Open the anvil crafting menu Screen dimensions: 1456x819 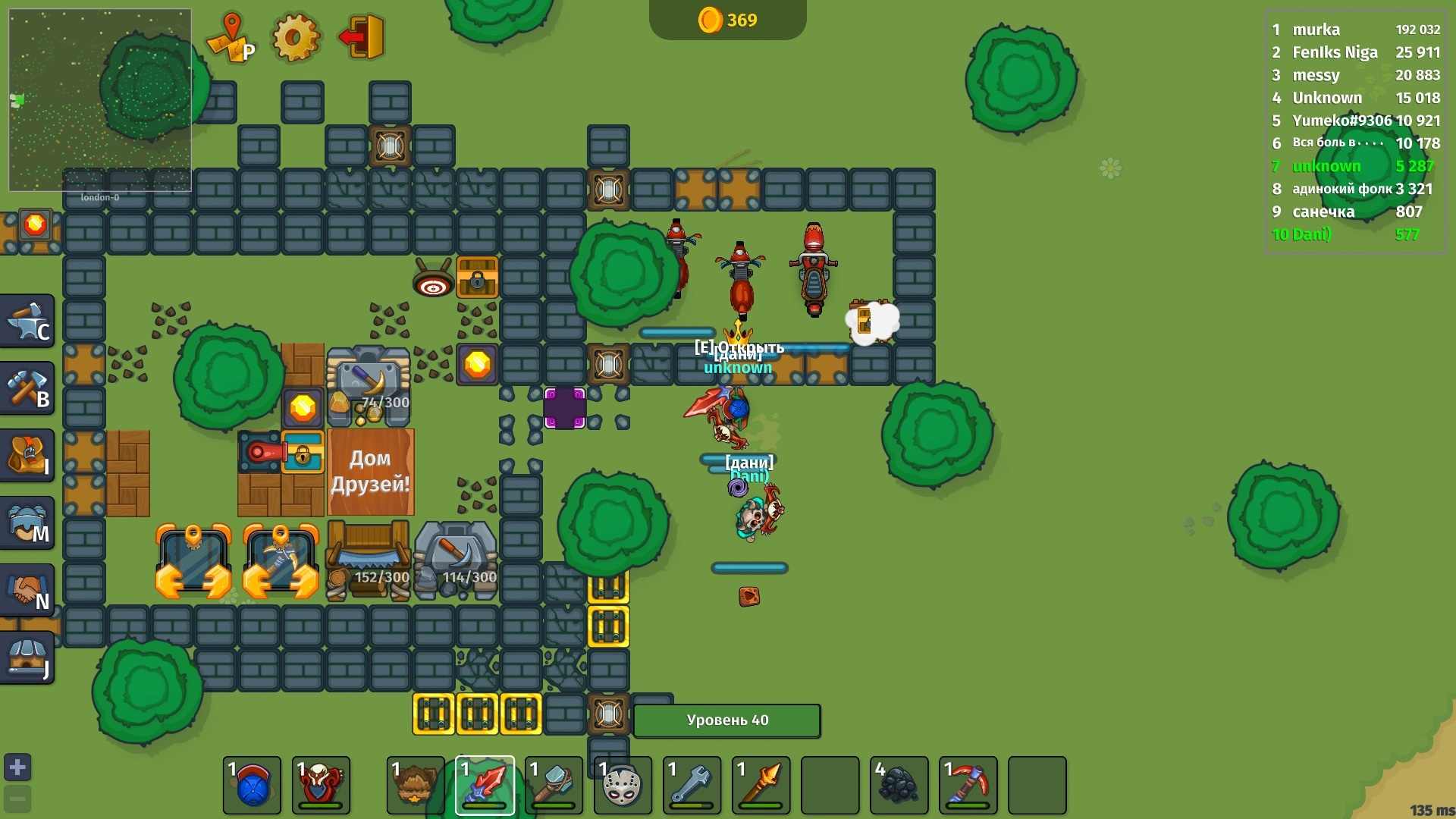pyautogui.click(x=27, y=322)
